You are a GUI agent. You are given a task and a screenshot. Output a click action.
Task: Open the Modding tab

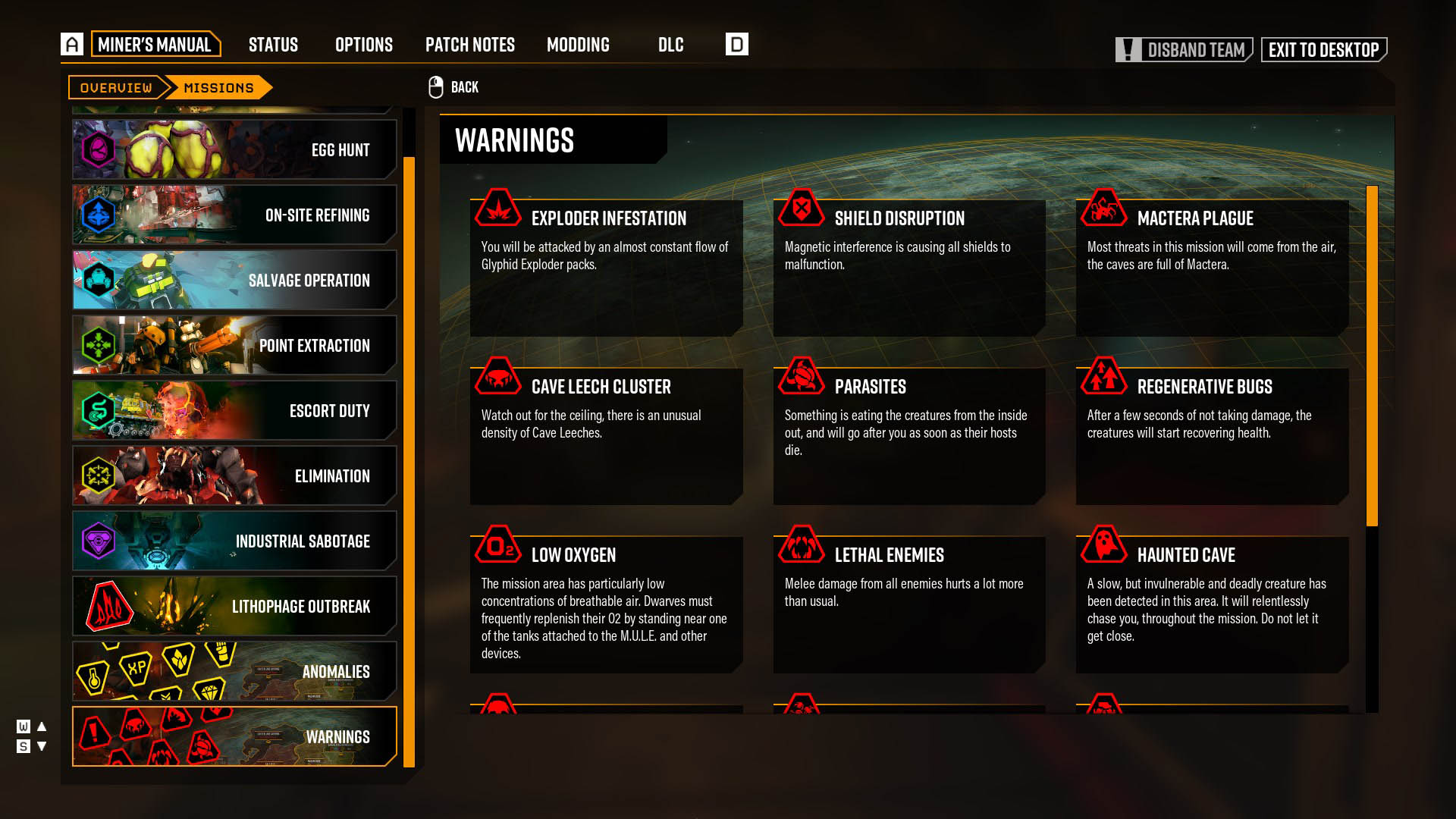tap(578, 45)
